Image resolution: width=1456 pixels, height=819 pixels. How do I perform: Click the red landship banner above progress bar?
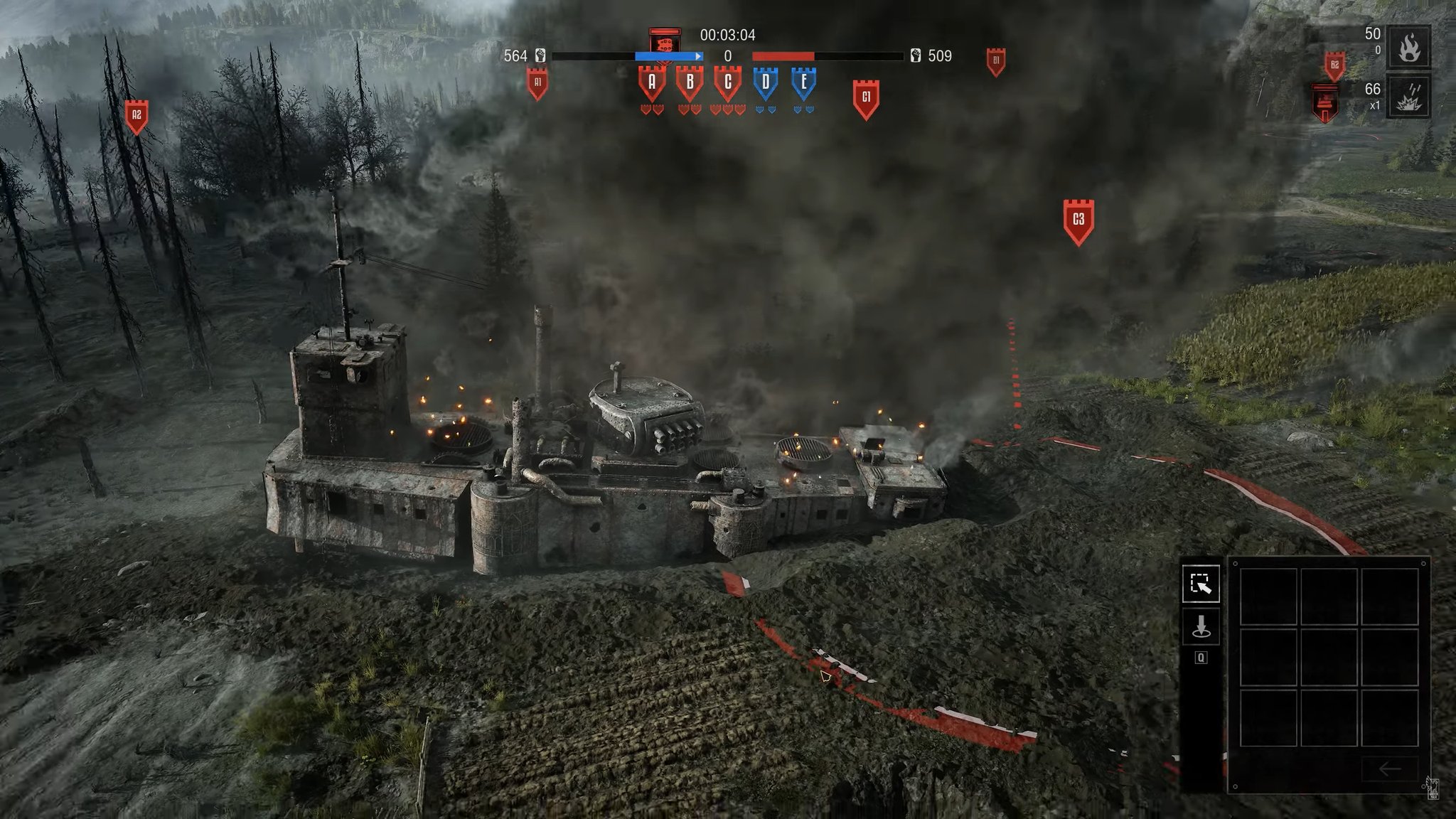665,42
